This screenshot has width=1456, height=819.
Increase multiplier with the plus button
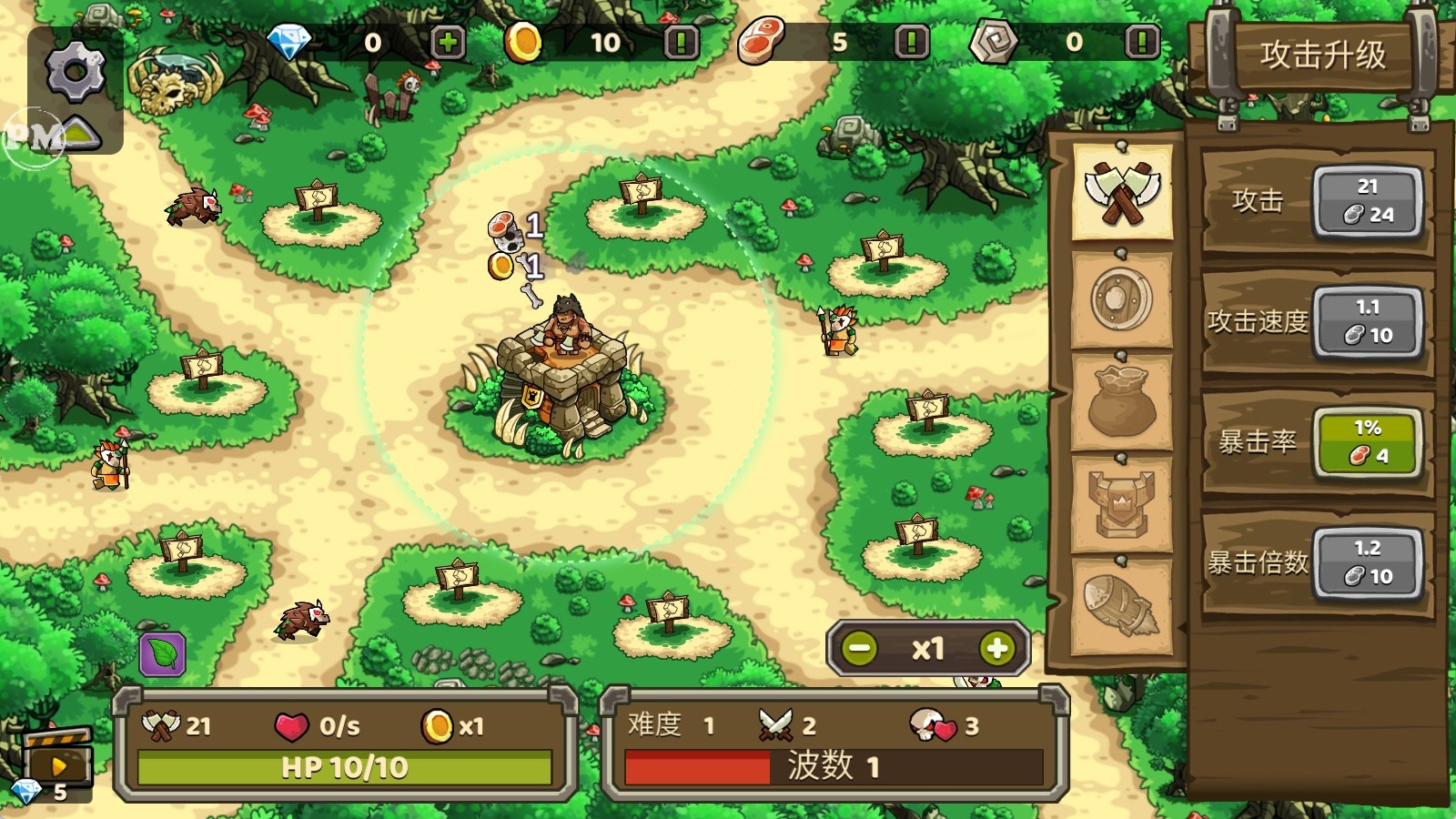click(997, 649)
